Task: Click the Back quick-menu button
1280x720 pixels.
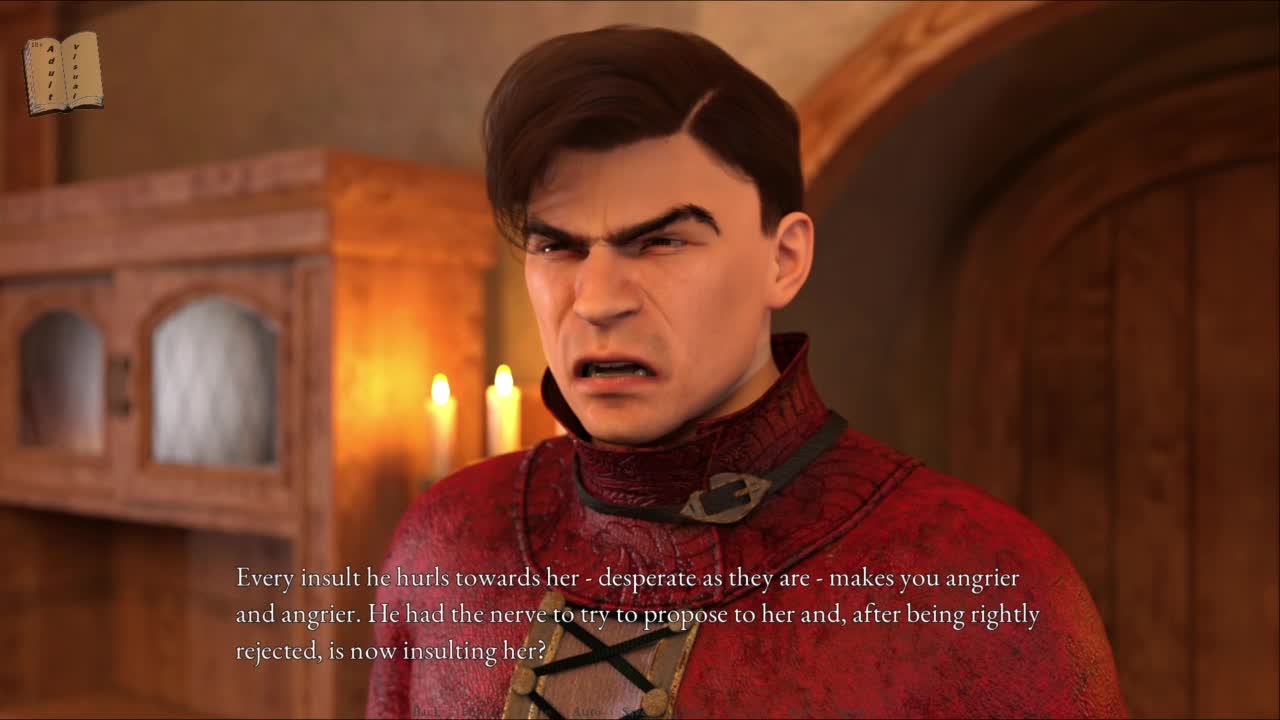Action: (427, 711)
